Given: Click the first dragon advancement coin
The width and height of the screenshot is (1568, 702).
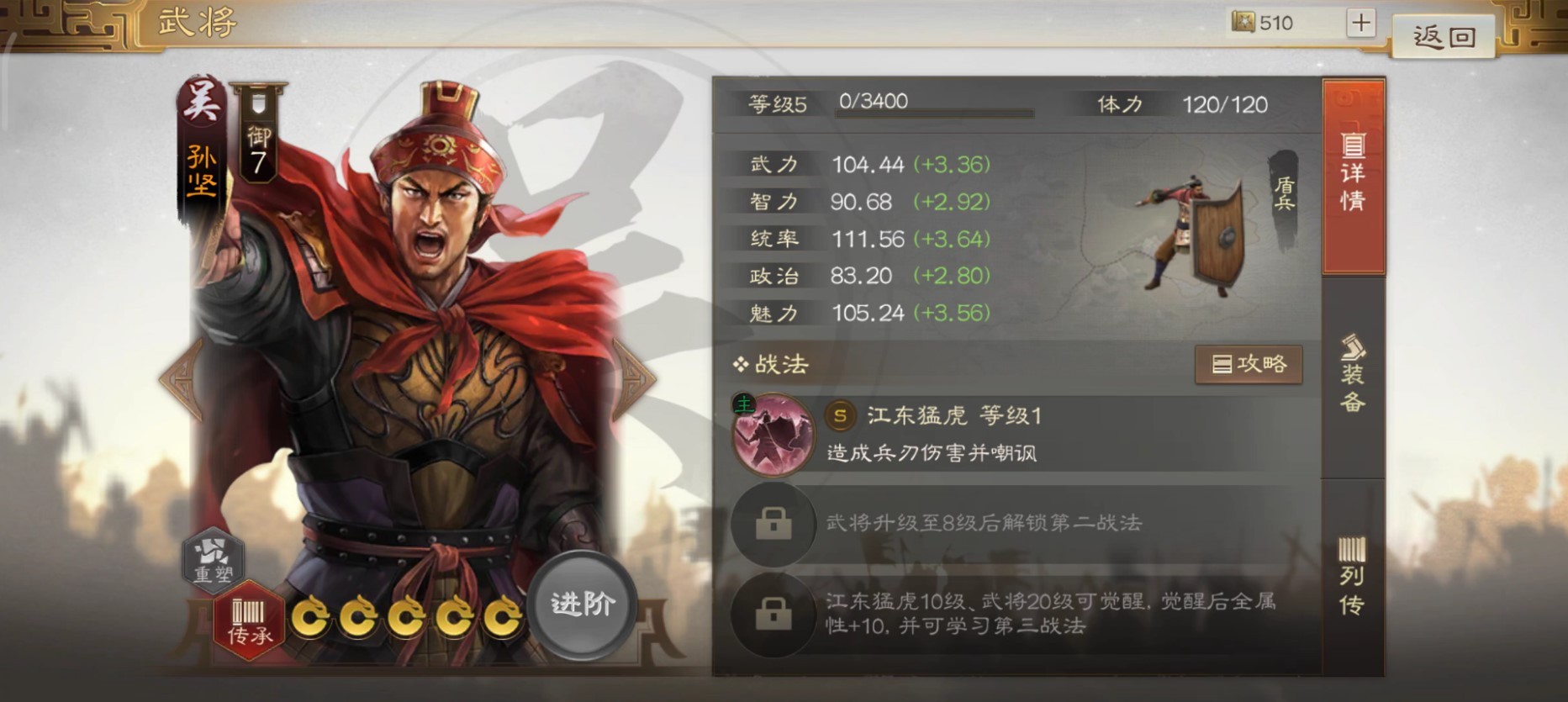Looking at the screenshot, I should [312, 617].
